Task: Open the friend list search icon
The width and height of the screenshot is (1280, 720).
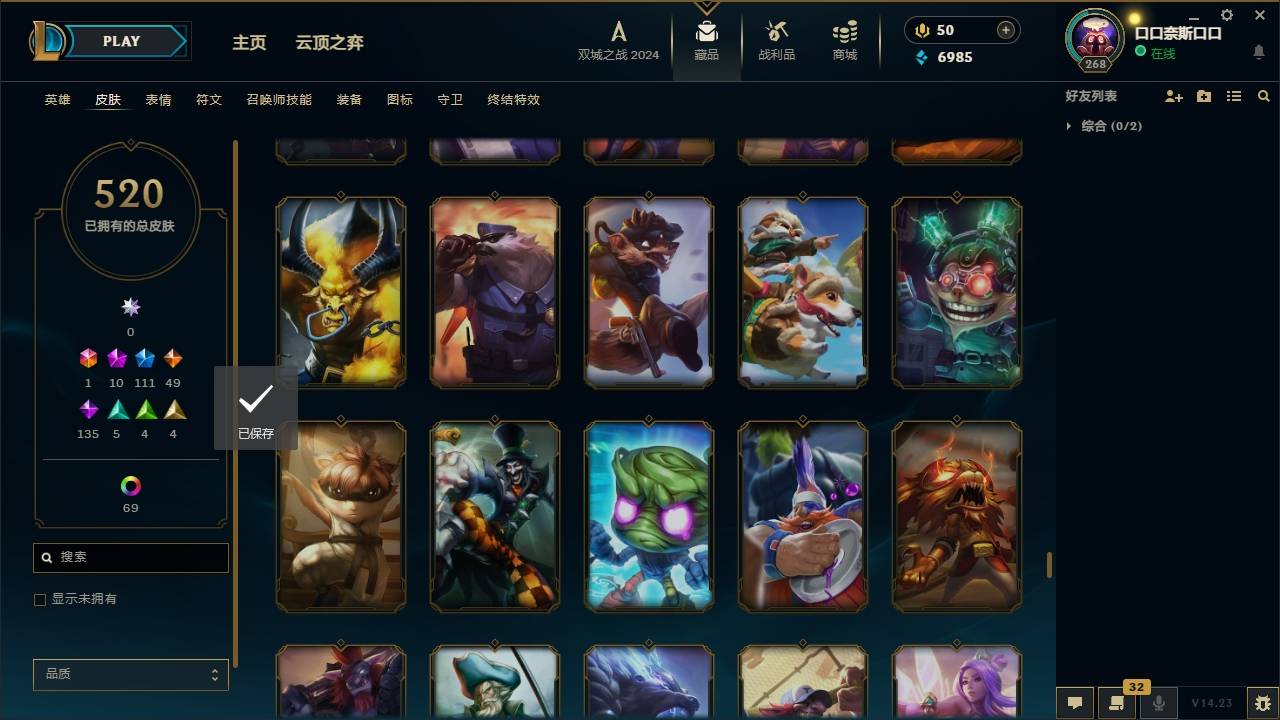Action: (1263, 96)
